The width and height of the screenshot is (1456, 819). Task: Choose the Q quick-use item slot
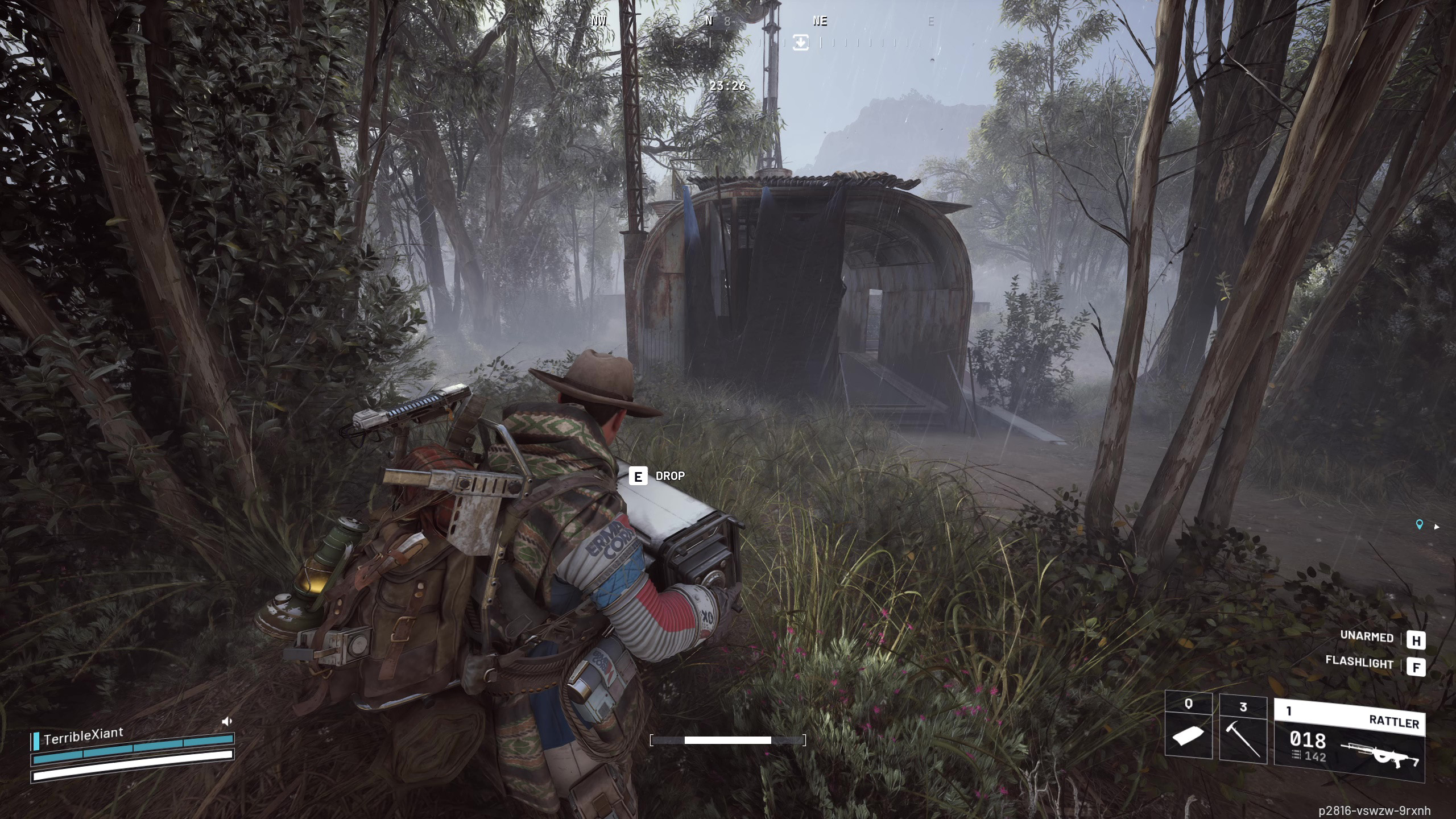pyautogui.click(x=1188, y=726)
